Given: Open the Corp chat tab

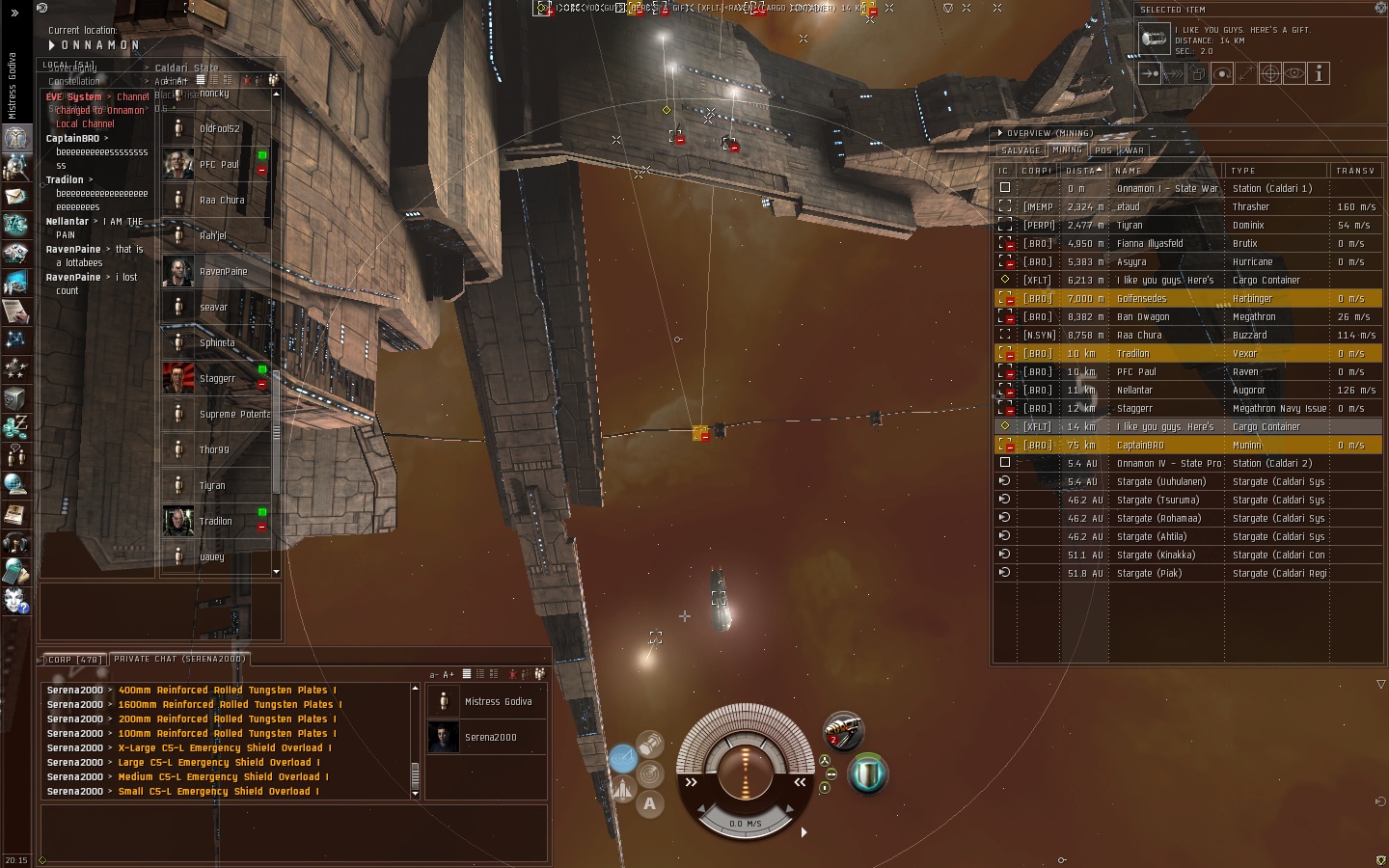Looking at the screenshot, I should pos(73,660).
